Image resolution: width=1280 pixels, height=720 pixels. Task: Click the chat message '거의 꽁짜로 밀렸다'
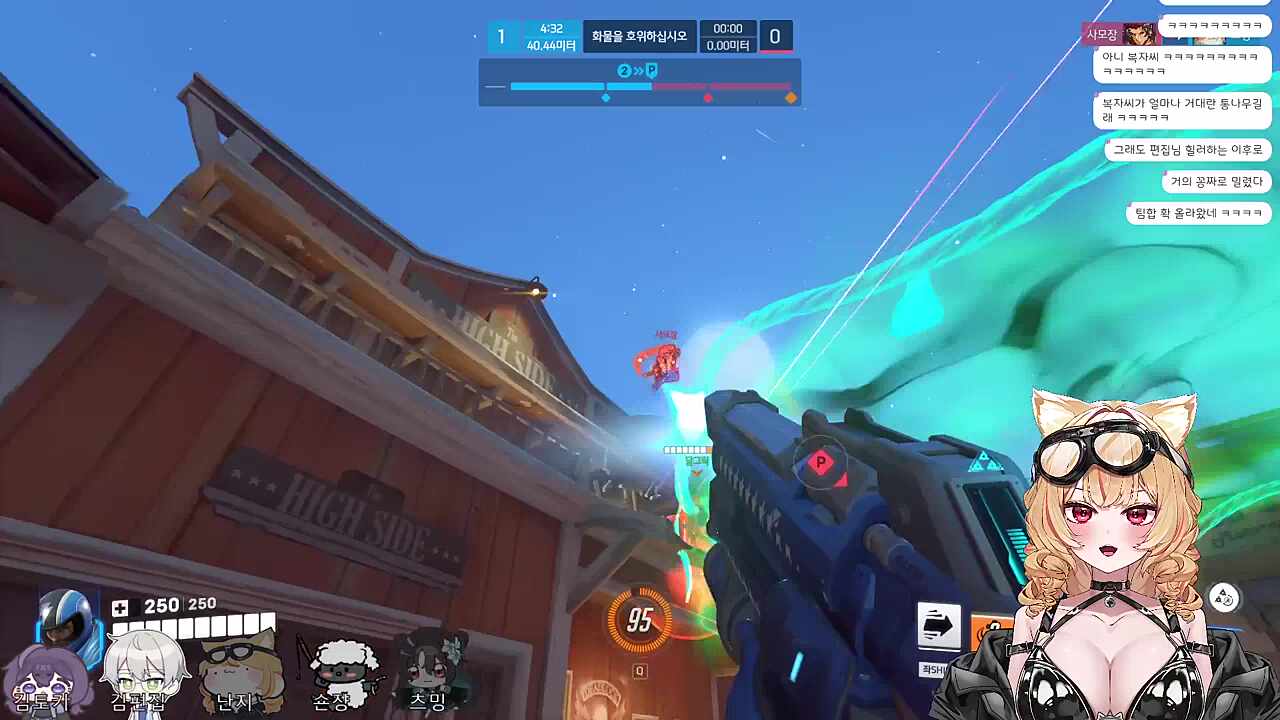click(x=1216, y=182)
